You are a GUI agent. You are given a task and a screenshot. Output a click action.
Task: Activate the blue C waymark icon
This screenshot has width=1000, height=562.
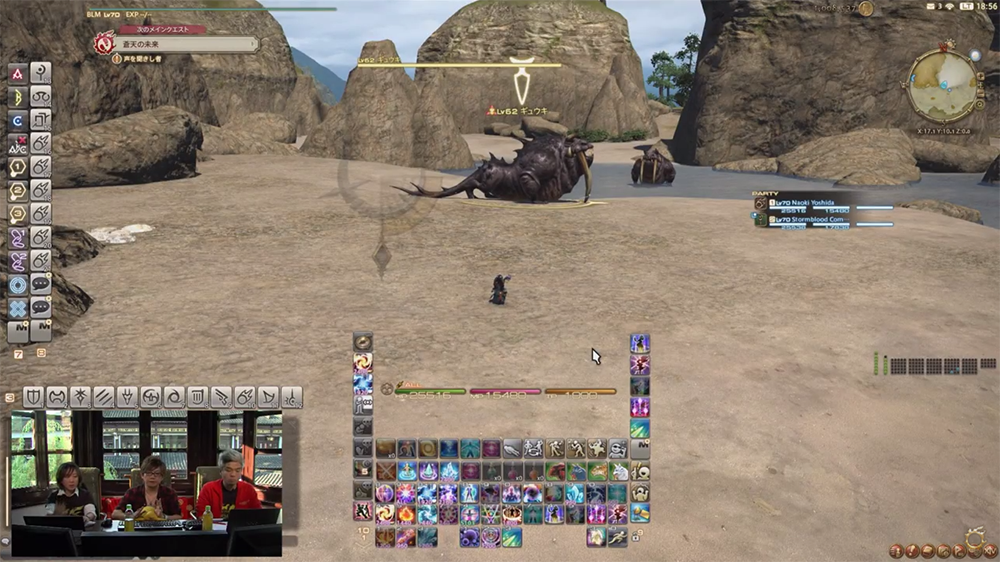click(18, 120)
